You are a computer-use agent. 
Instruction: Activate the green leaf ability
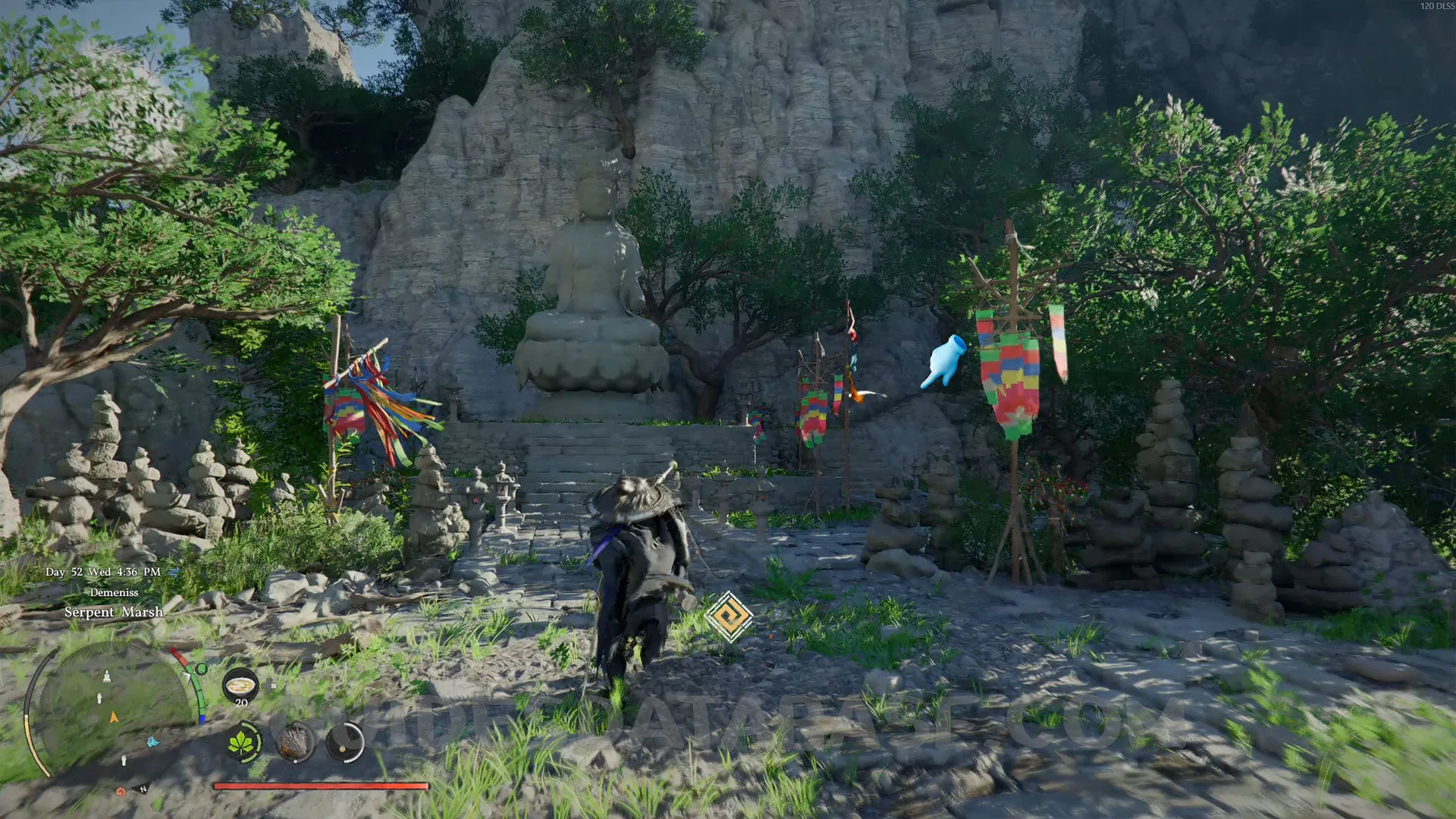243,742
